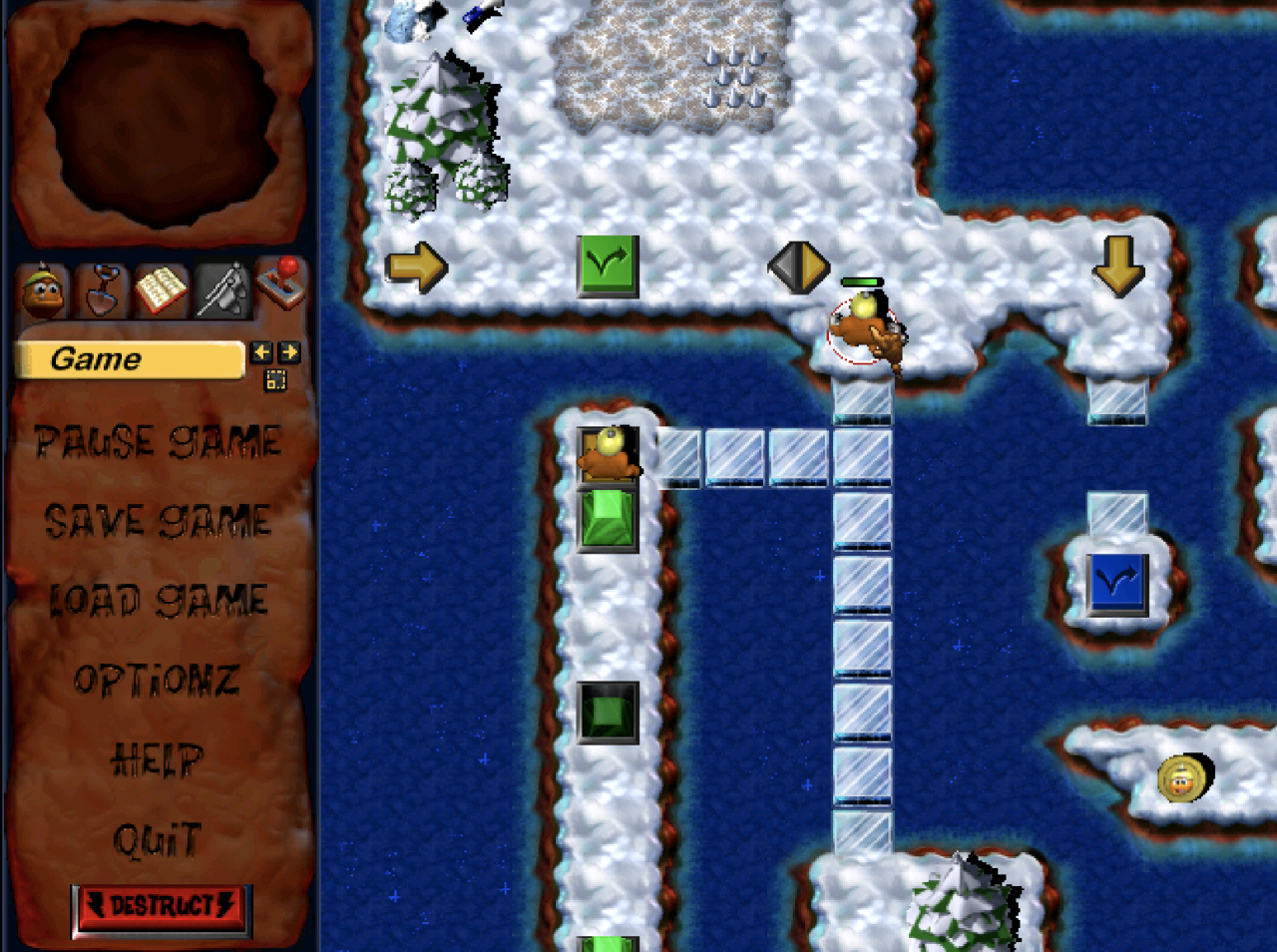Hit the red DESTRUCT button
The width and height of the screenshot is (1277, 952).
point(162,907)
